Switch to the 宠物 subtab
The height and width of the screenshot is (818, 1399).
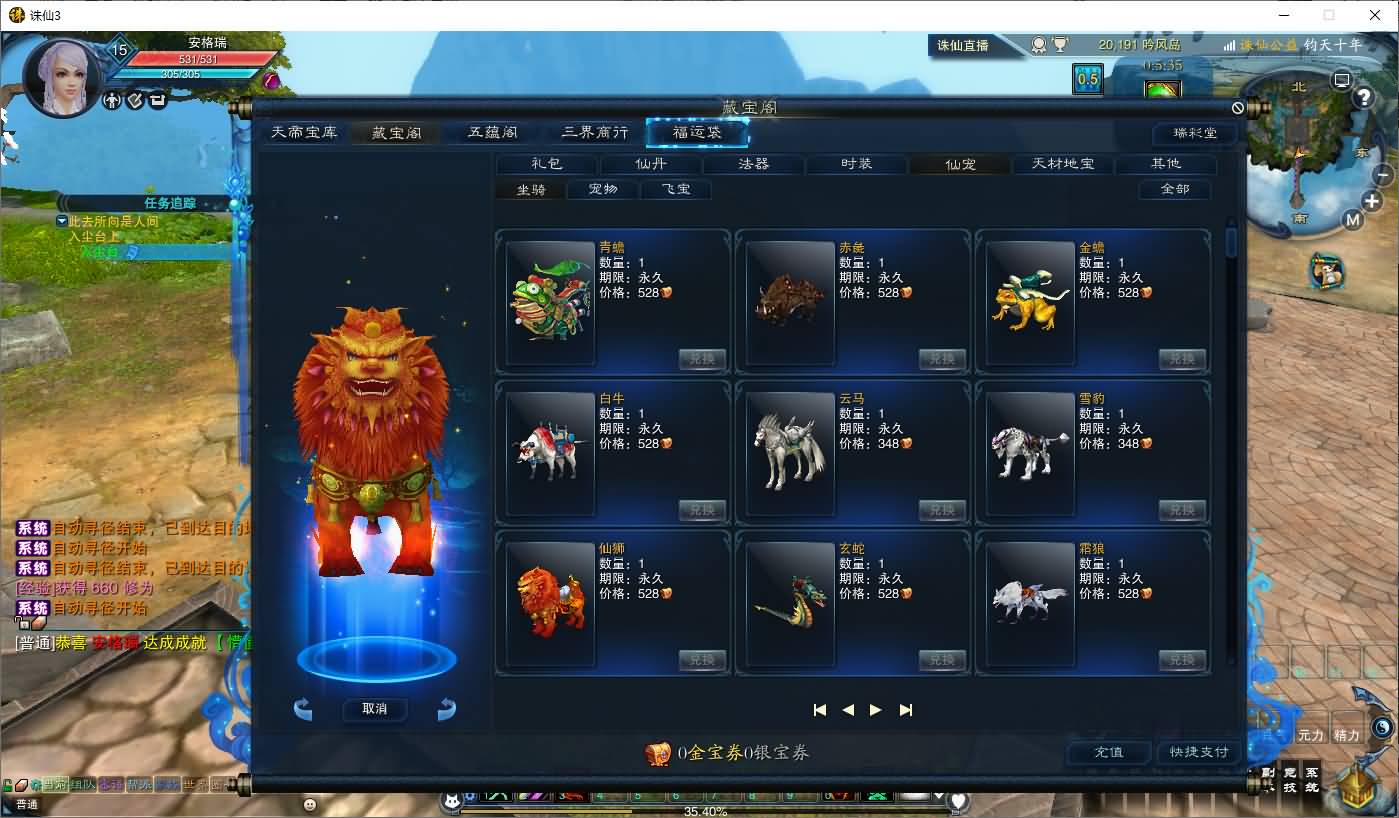tap(601, 189)
